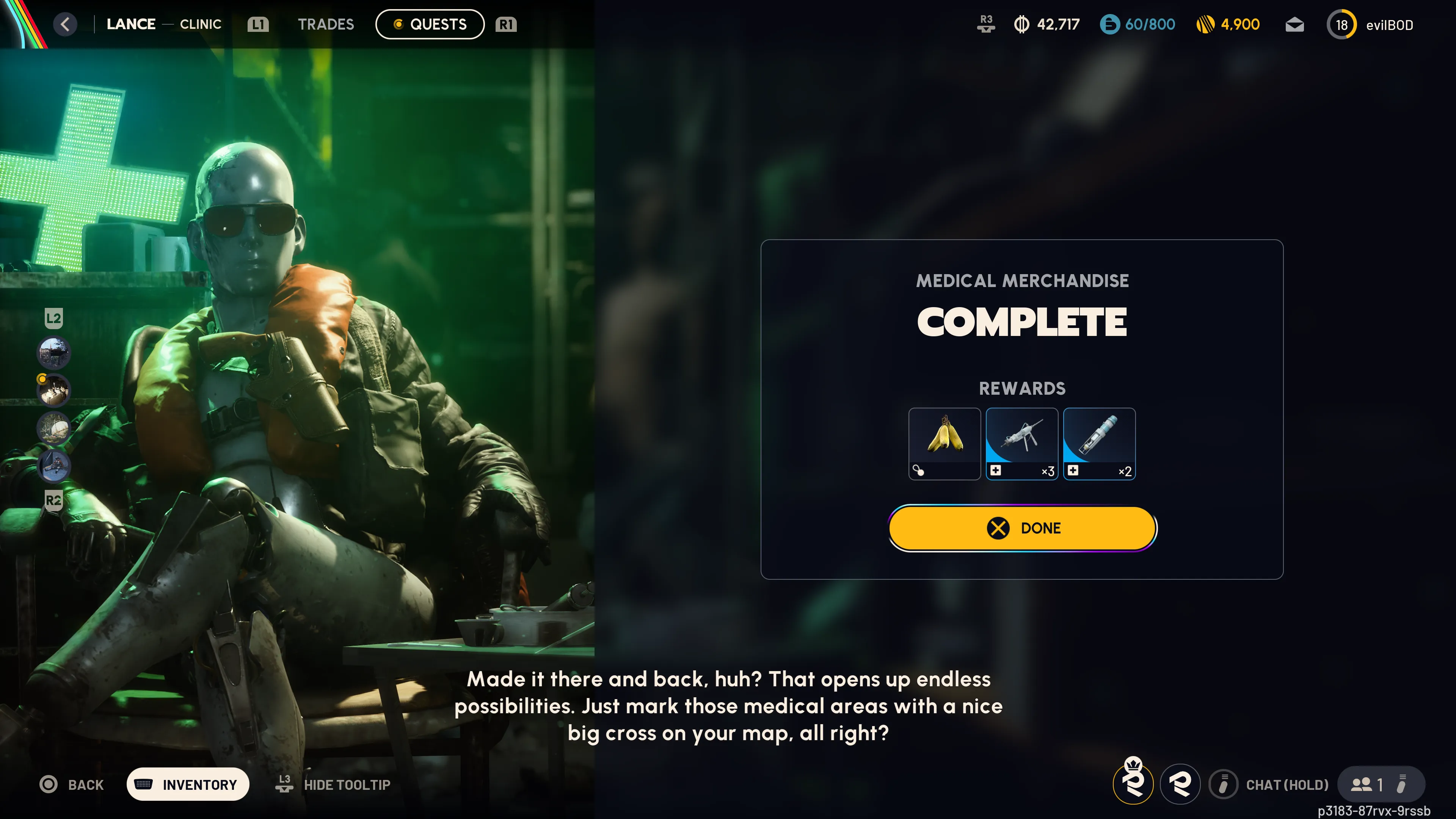Screen dimensions: 1456x819
Task: Open the chat info bubble icon
Action: pyautogui.click(x=1224, y=784)
